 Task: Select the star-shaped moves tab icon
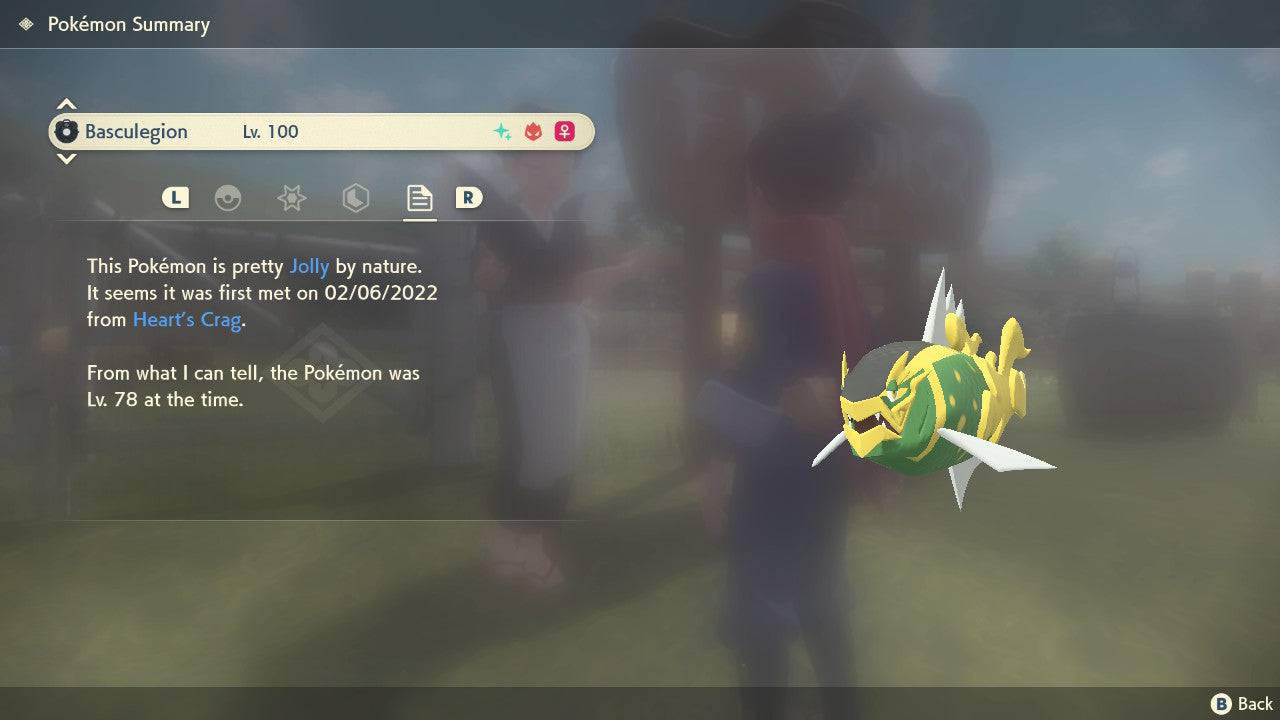click(291, 198)
